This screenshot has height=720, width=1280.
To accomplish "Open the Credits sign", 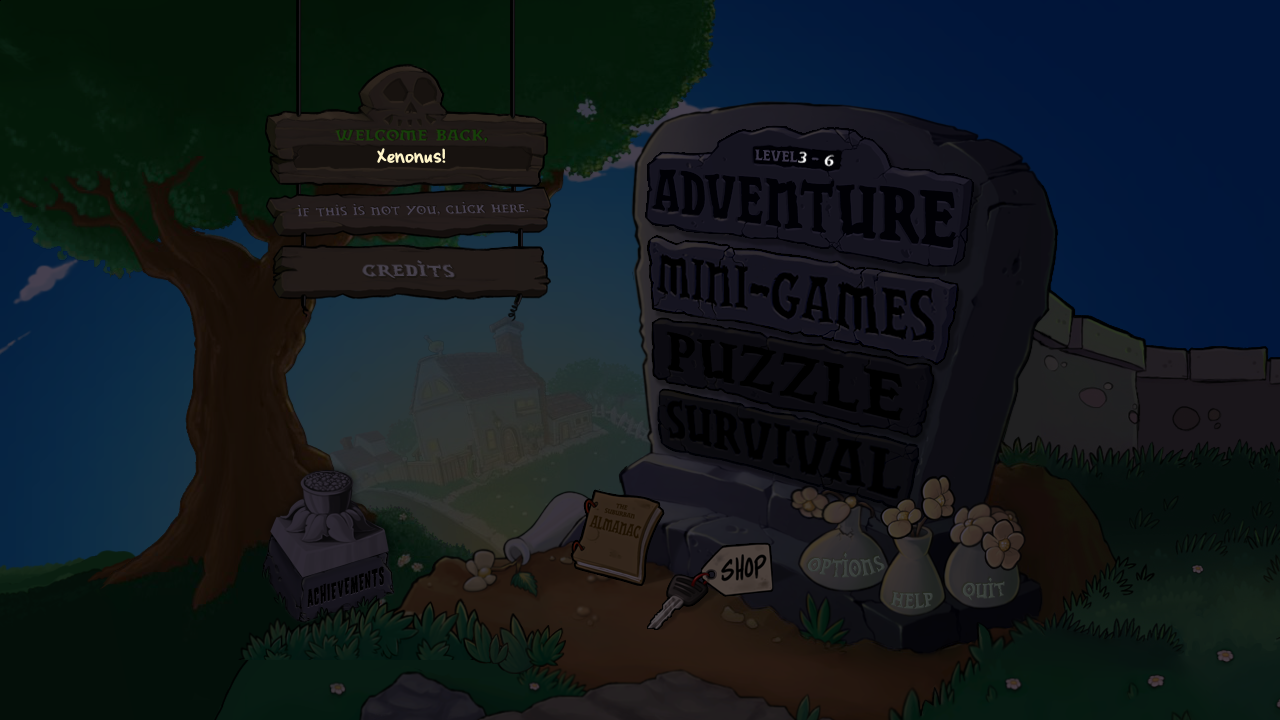I will tap(409, 269).
